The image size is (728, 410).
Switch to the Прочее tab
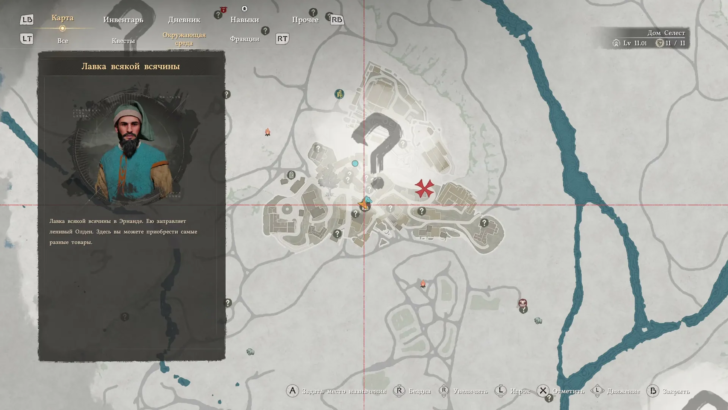point(305,19)
